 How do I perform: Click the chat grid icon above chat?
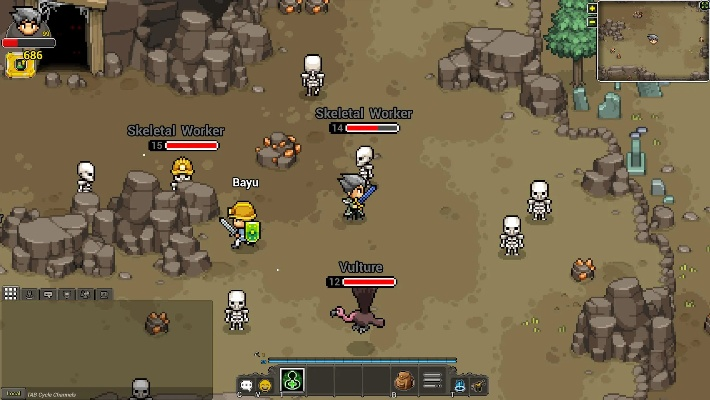10,293
